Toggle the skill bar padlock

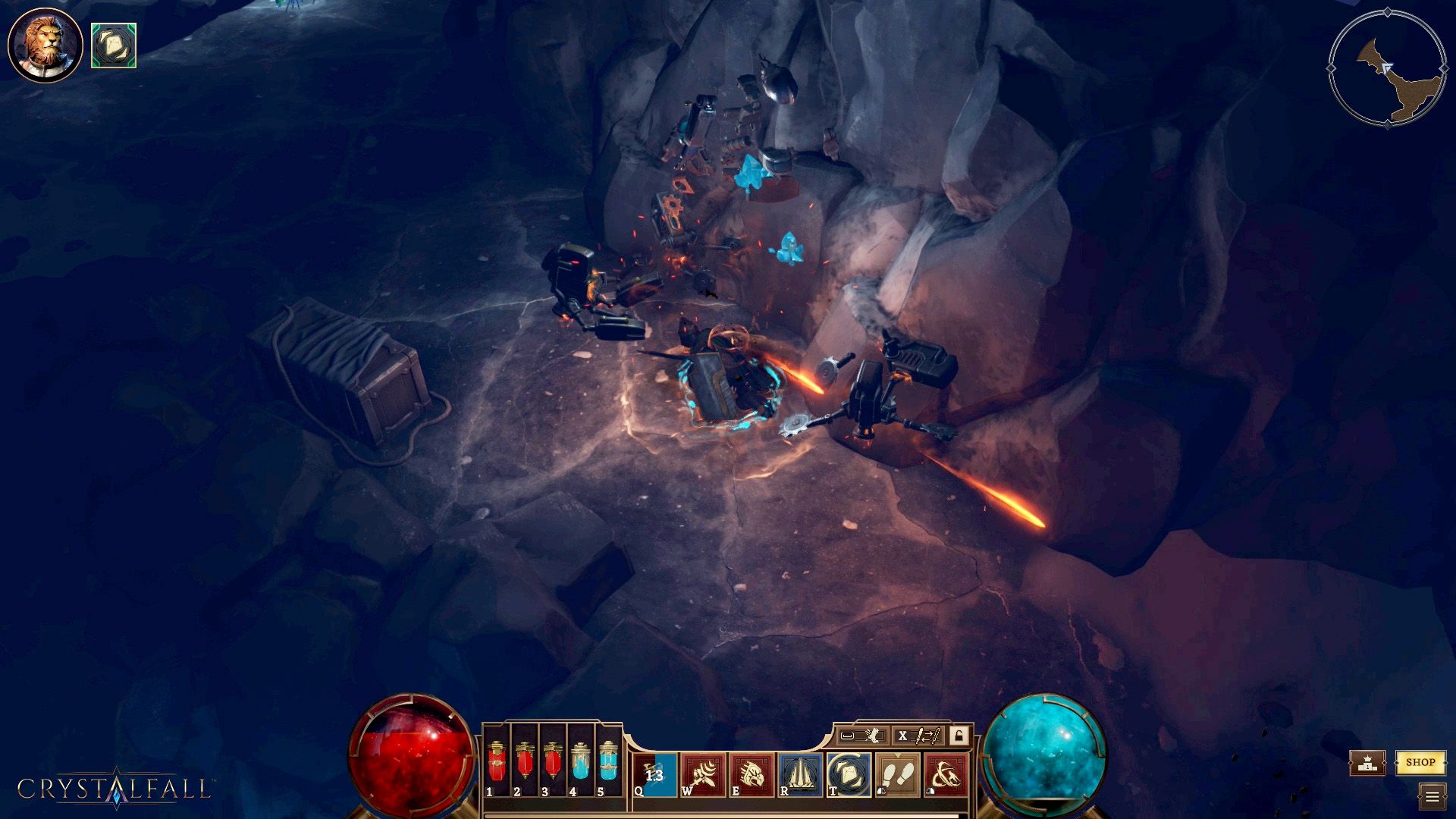[x=959, y=736]
